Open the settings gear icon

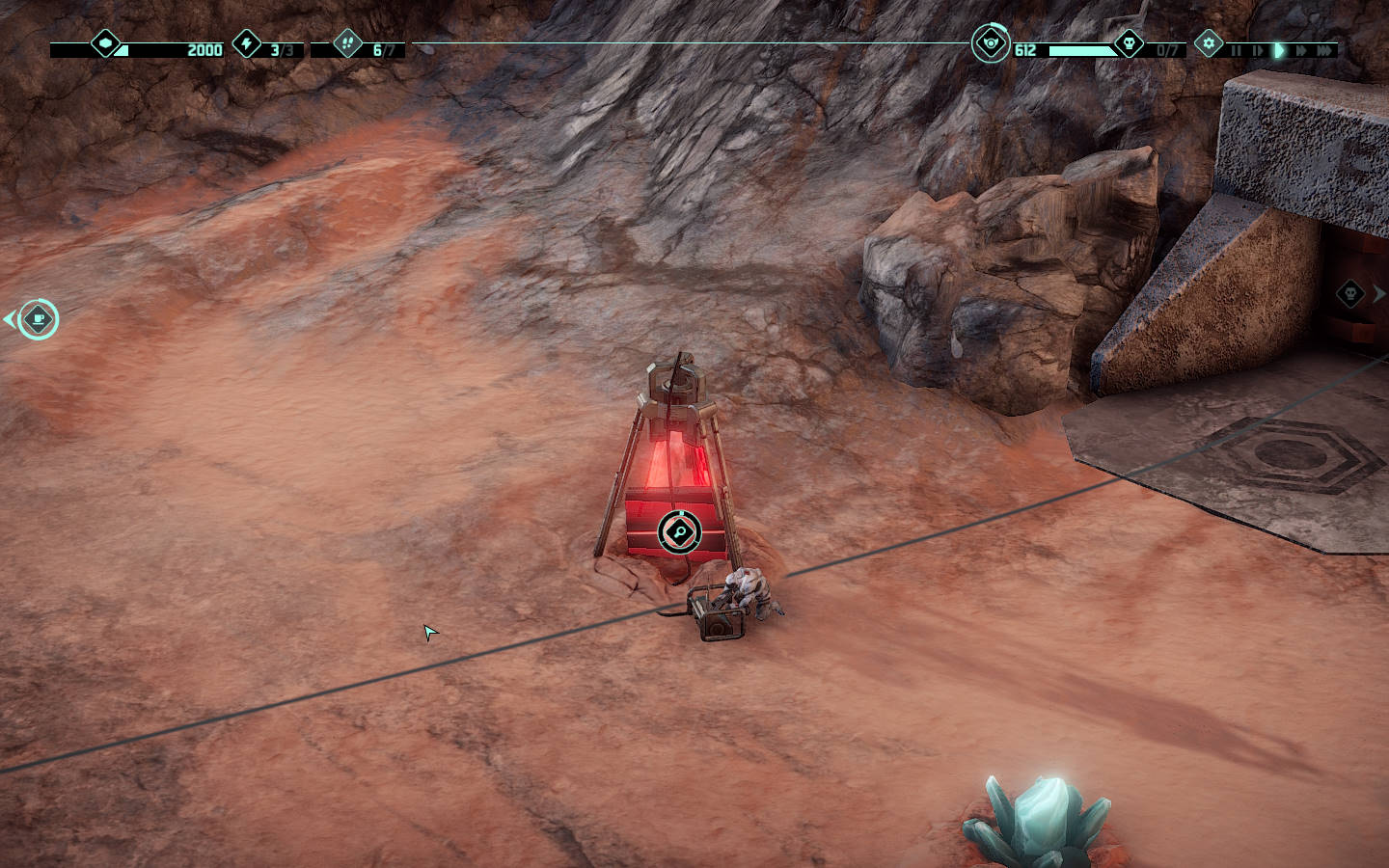coord(1209,43)
